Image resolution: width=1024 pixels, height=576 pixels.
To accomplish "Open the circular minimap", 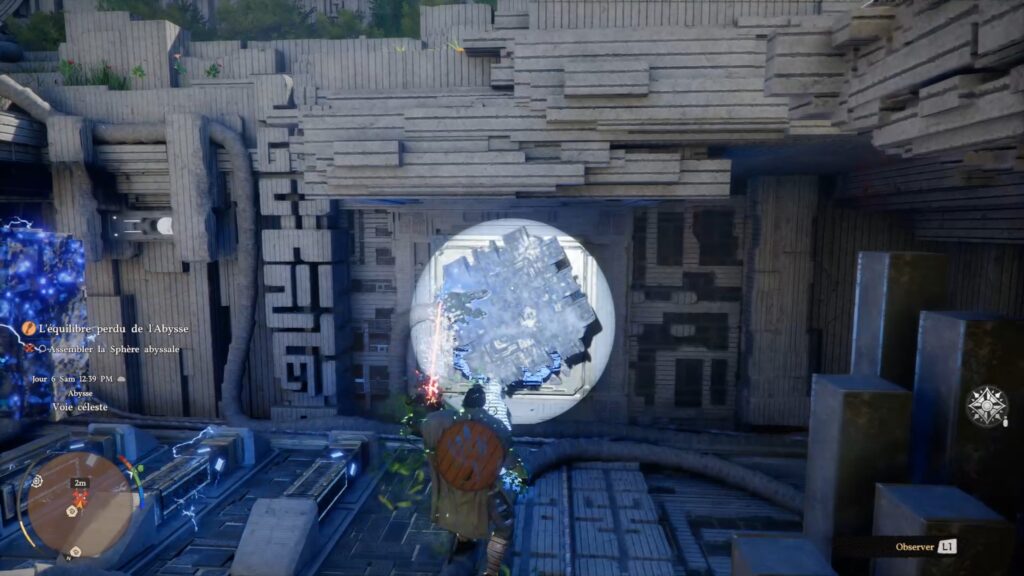I will (x=79, y=503).
